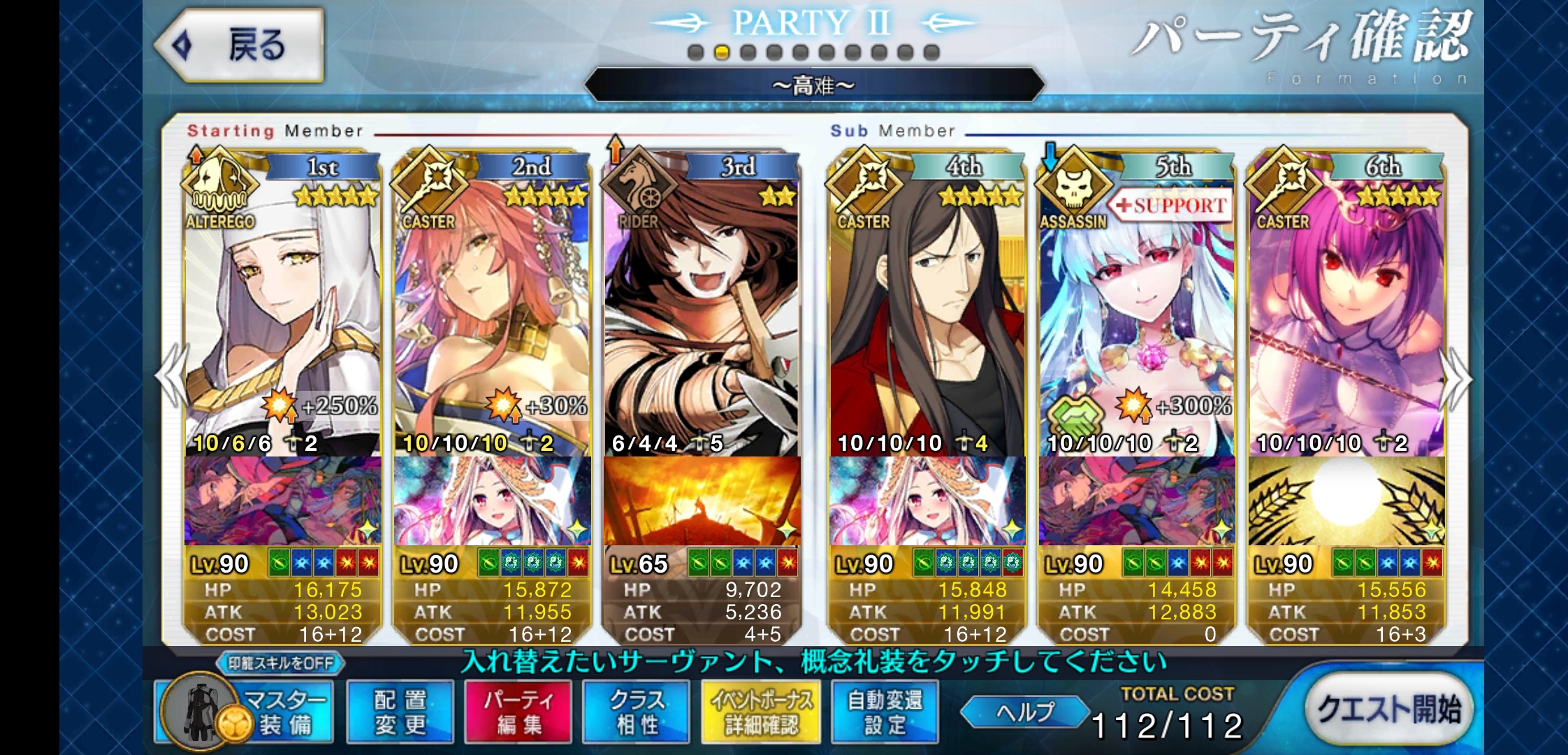Open 自動変還設定 settings

tap(885, 712)
